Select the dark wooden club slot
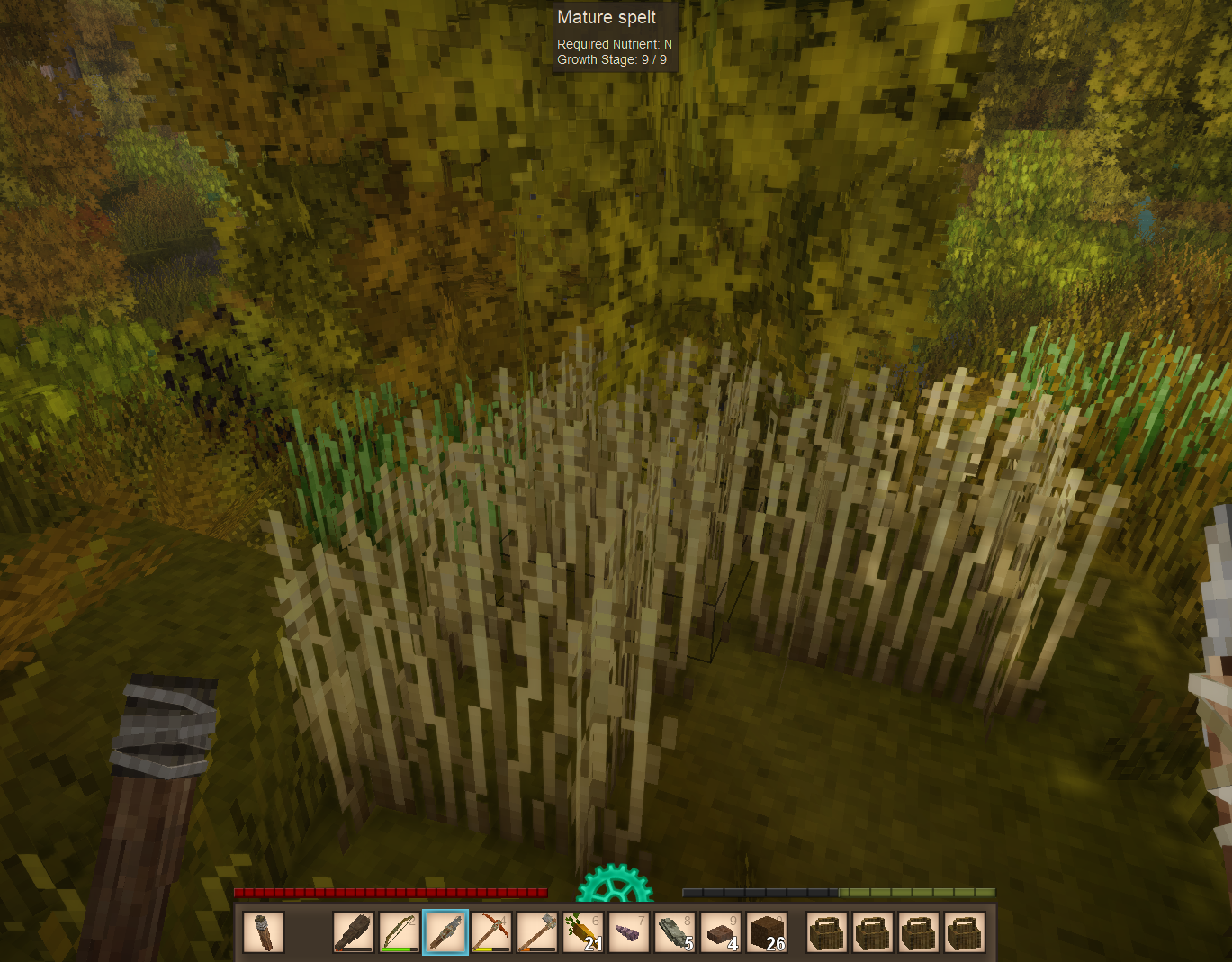This screenshot has height=962, width=1232. tap(354, 931)
